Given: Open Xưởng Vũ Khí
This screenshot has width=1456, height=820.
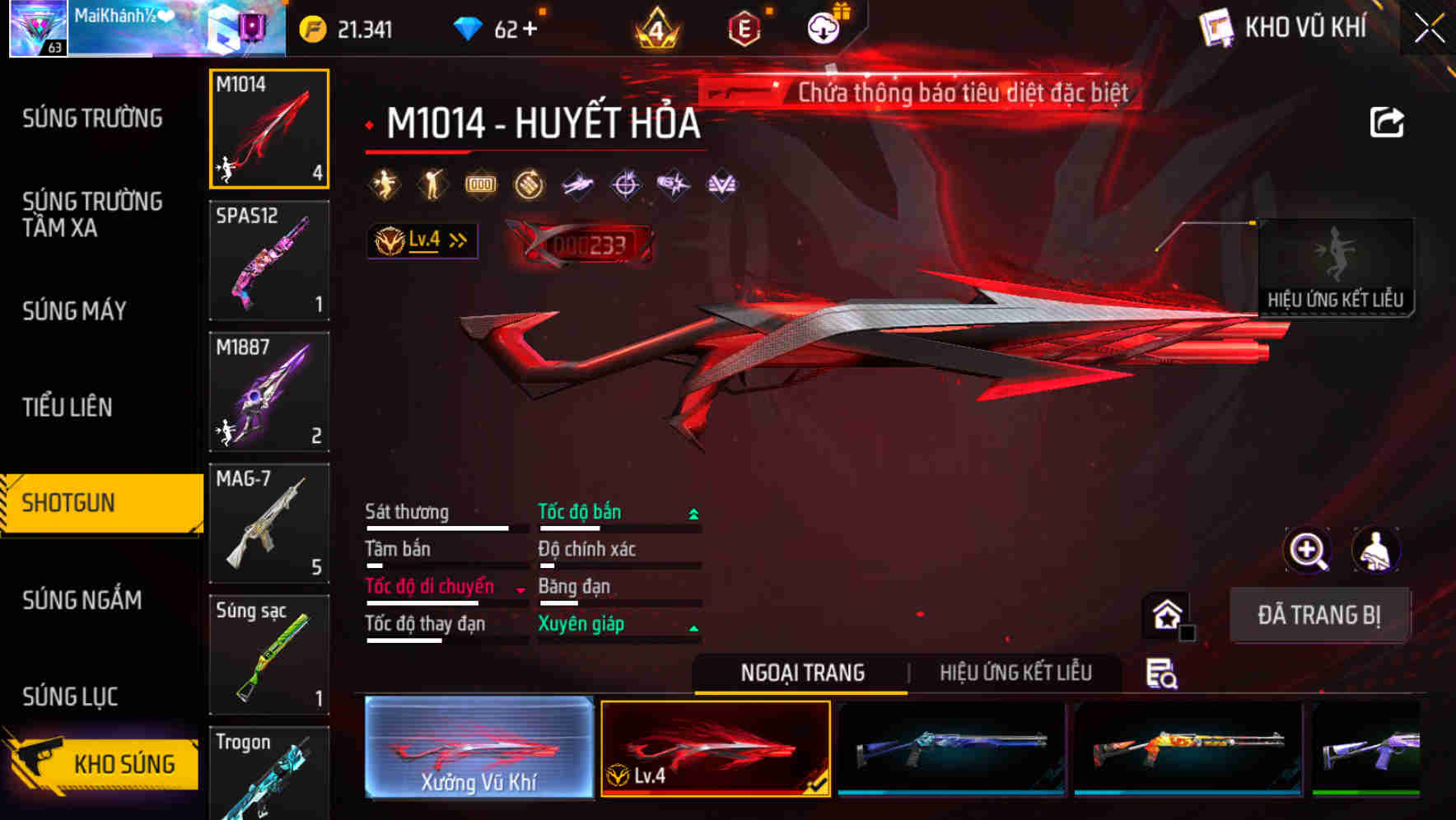Looking at the screenshot, I should pyautogui.click(x=479, y=747).
